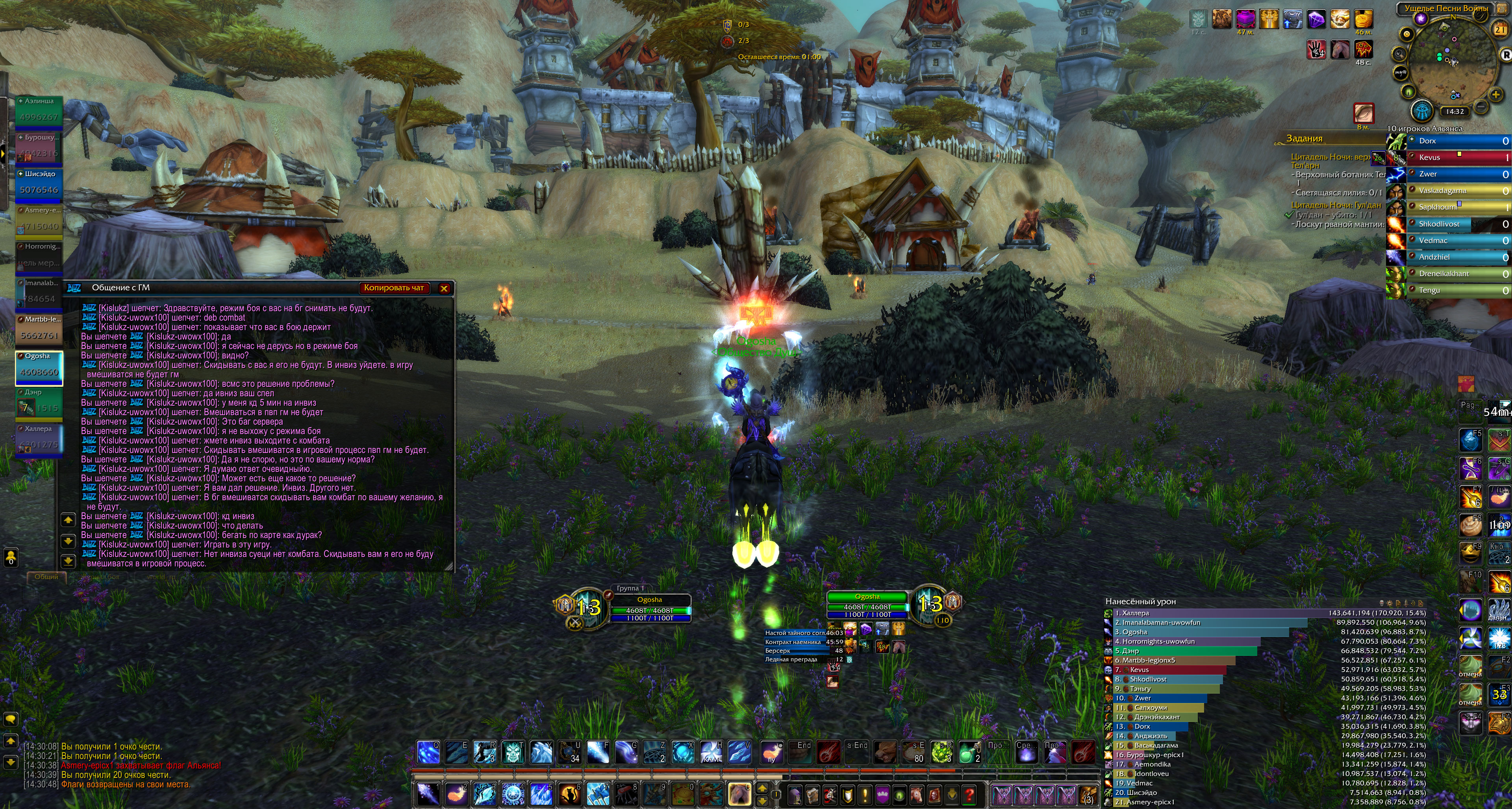The image size is (1512, 809).
Task: Click the 'Копировать чат' button
Action: click(394, 288)
